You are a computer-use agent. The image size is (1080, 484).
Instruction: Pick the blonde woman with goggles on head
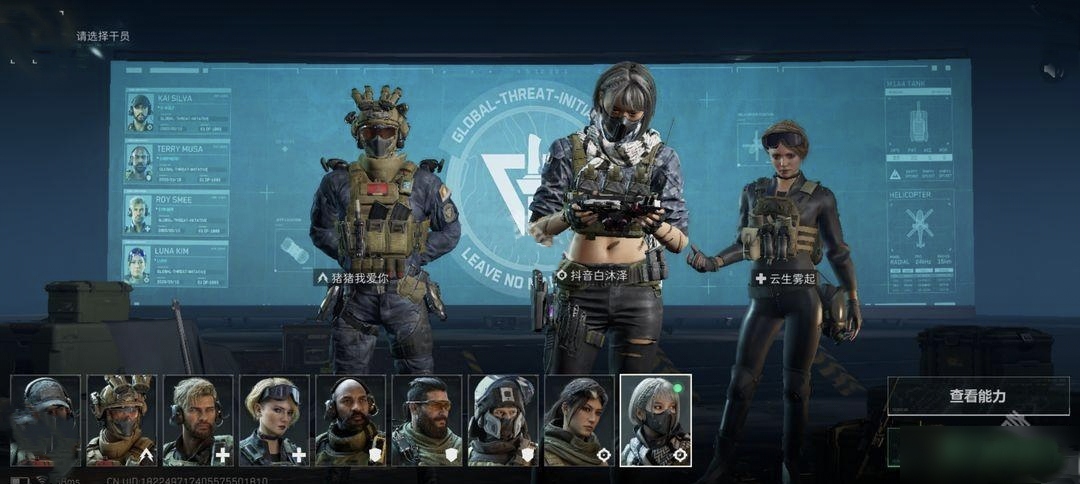point(274,420)
